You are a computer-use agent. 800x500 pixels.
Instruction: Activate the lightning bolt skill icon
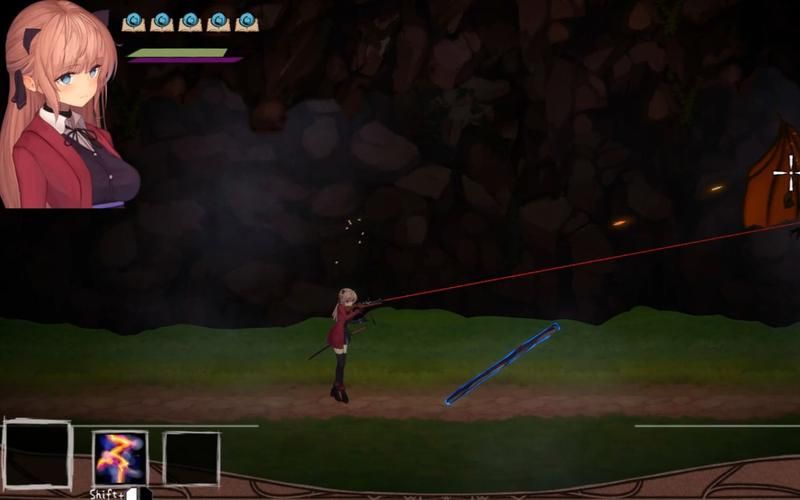[x=120, y=458]
